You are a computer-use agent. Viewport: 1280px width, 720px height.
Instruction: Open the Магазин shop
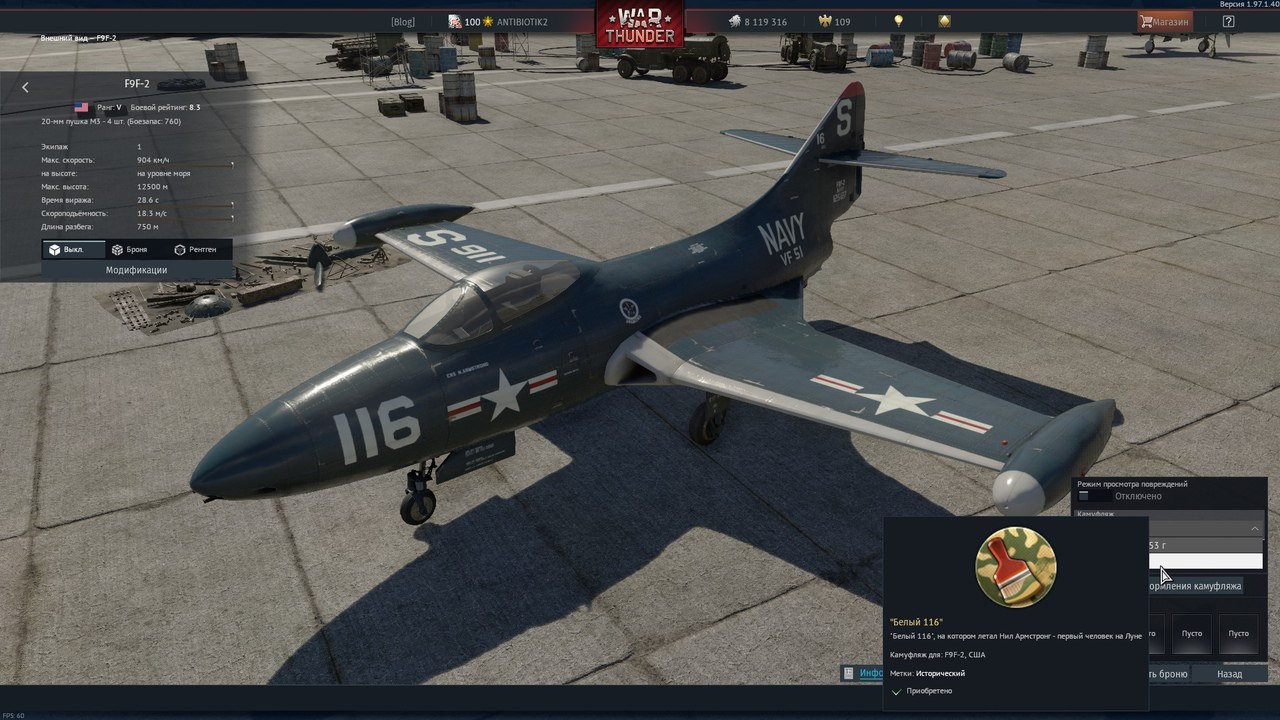point(1165,21)
